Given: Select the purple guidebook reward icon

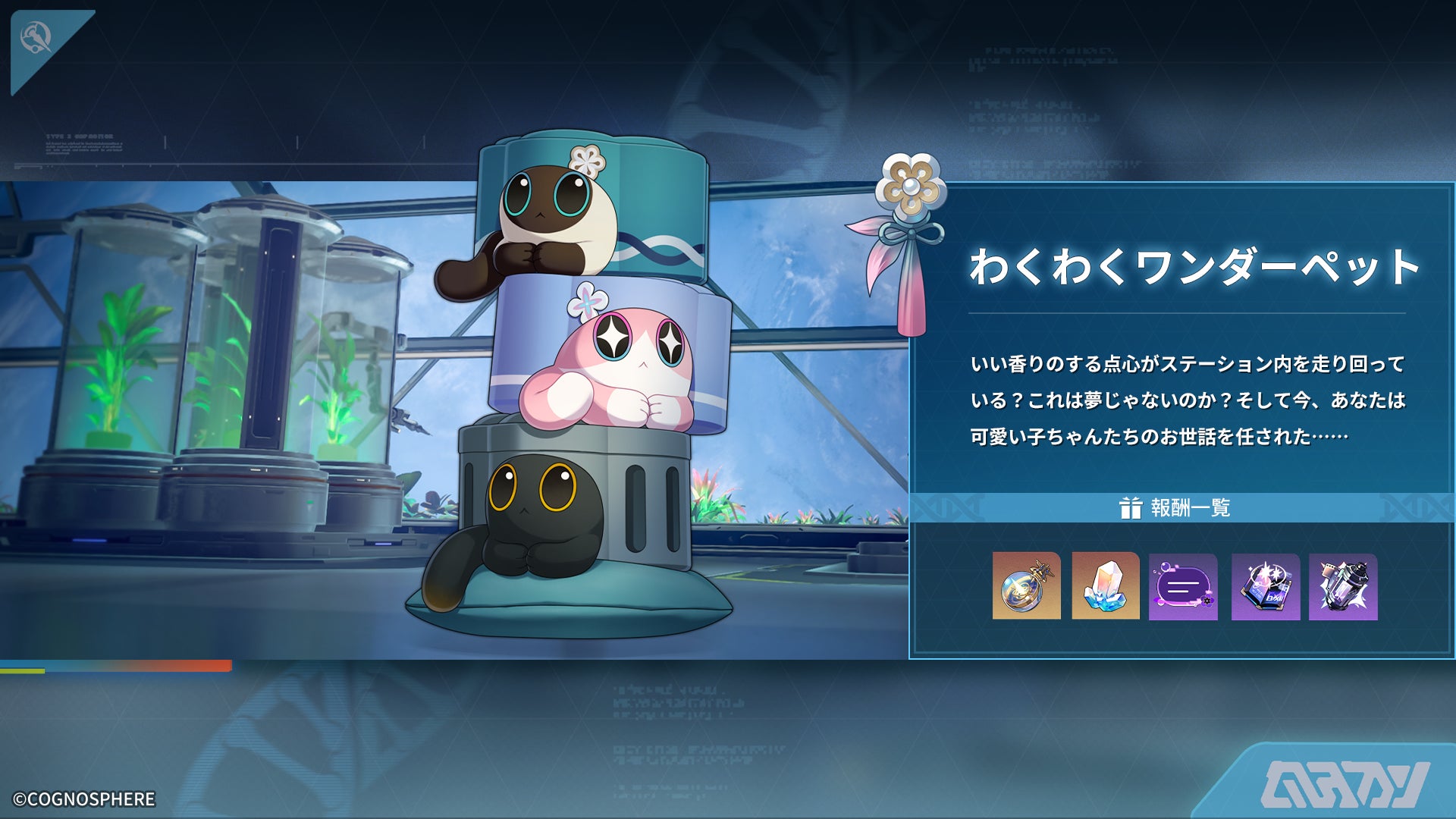Looking at the screenshot, I should pyautogui.click(x=1265, y=586).
